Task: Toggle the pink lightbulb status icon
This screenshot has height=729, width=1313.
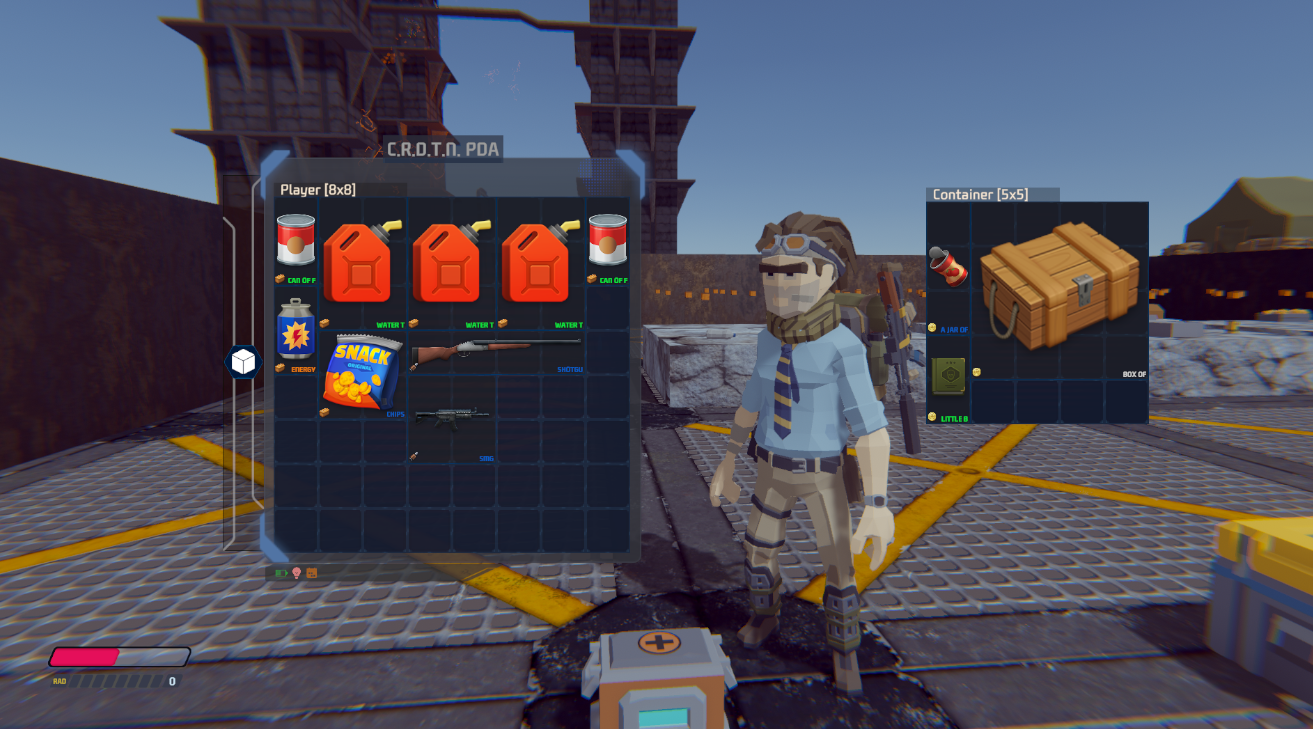Action: point(297,572)
